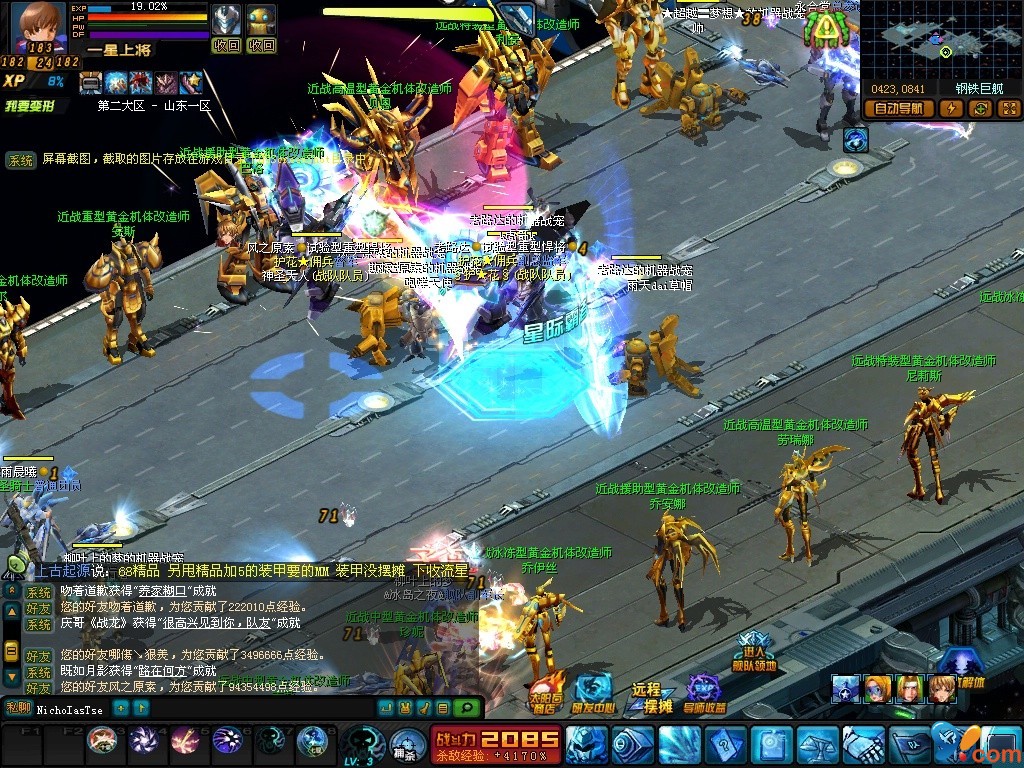Open the robot helmet menu icon
Screen dimensions: 1024x768
584,744
